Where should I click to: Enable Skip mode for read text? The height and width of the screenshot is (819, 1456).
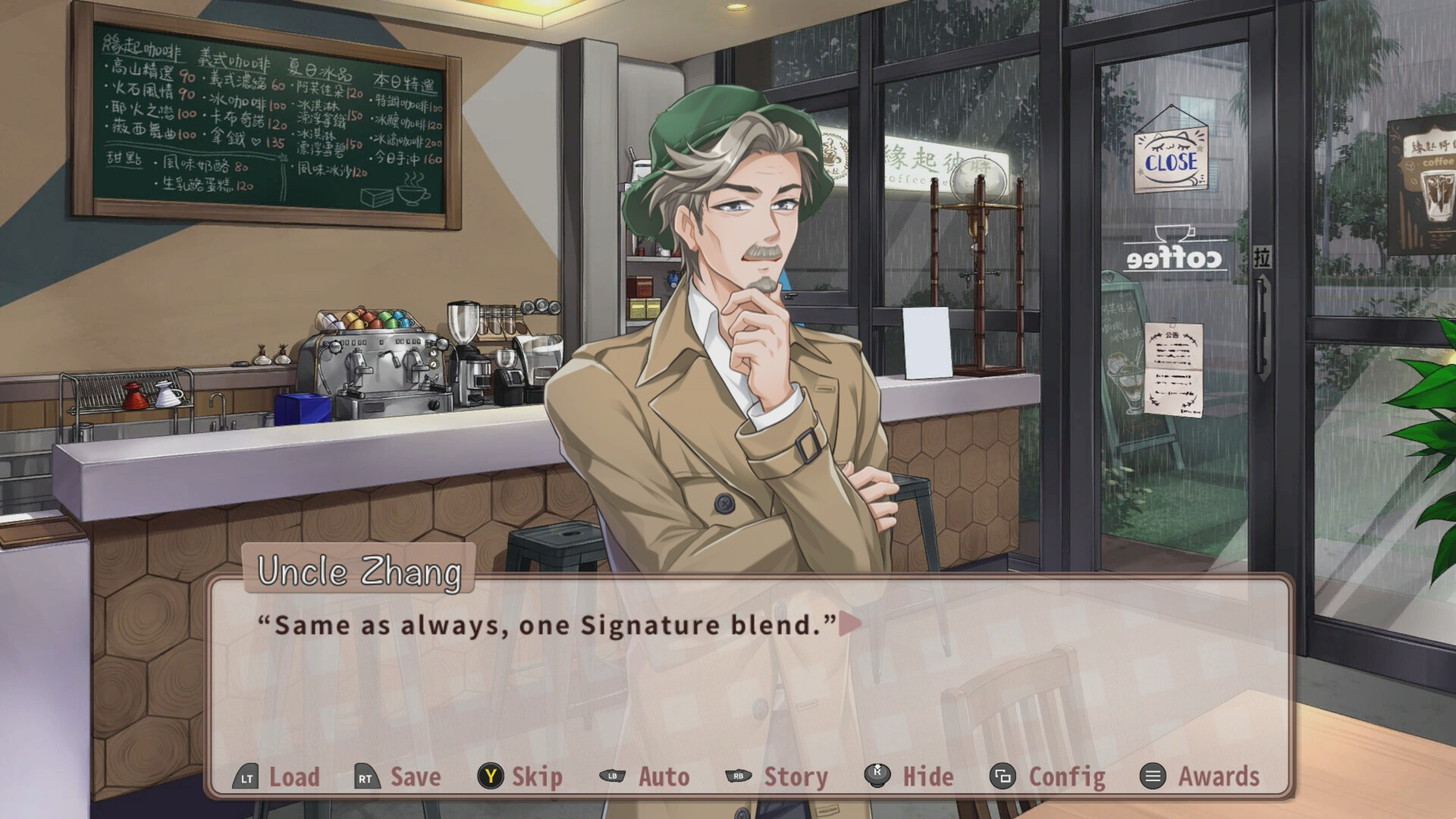pos(535,777)
